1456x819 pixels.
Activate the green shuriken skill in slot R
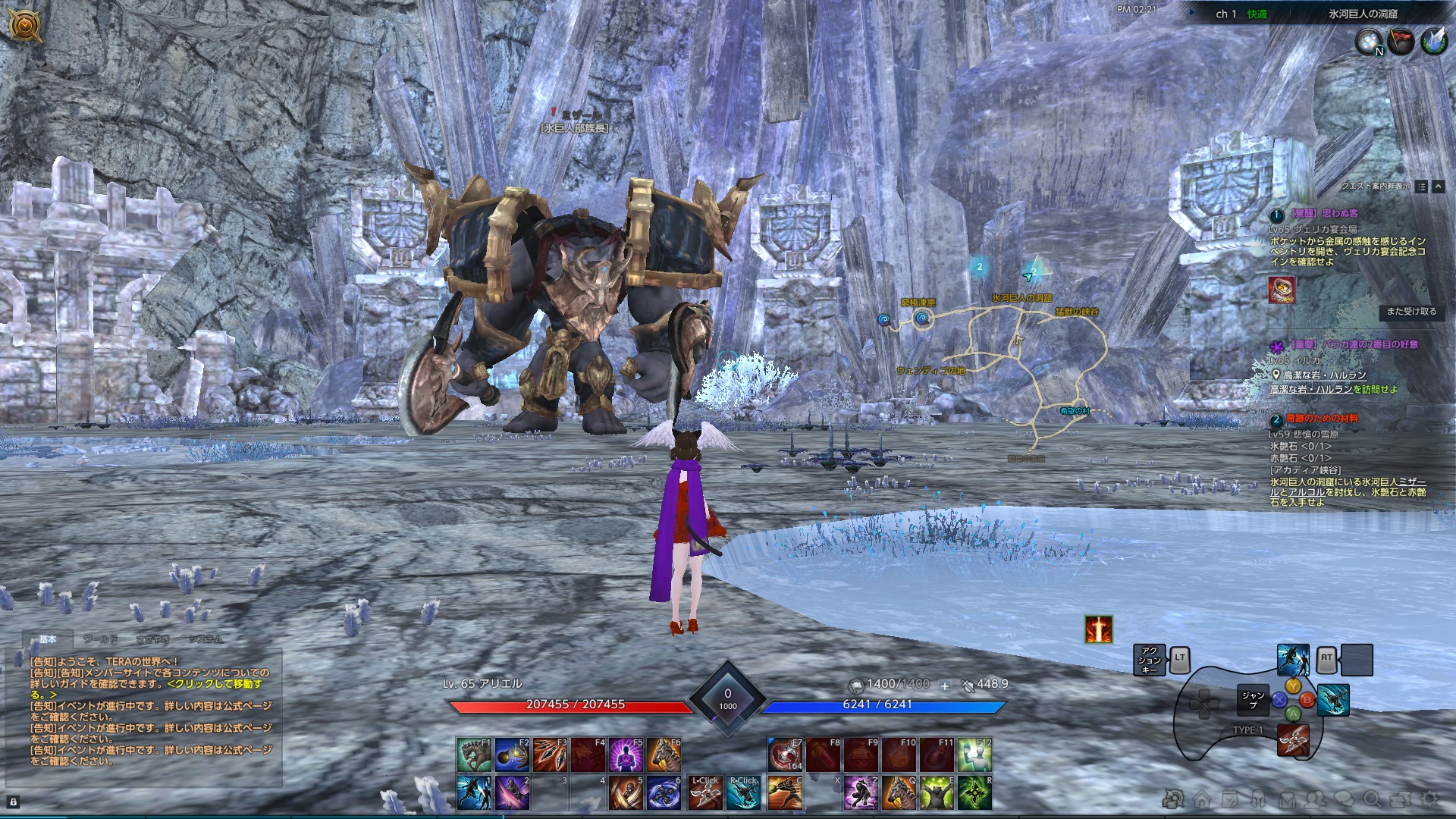pyautogui.click(x=974, y=792)
